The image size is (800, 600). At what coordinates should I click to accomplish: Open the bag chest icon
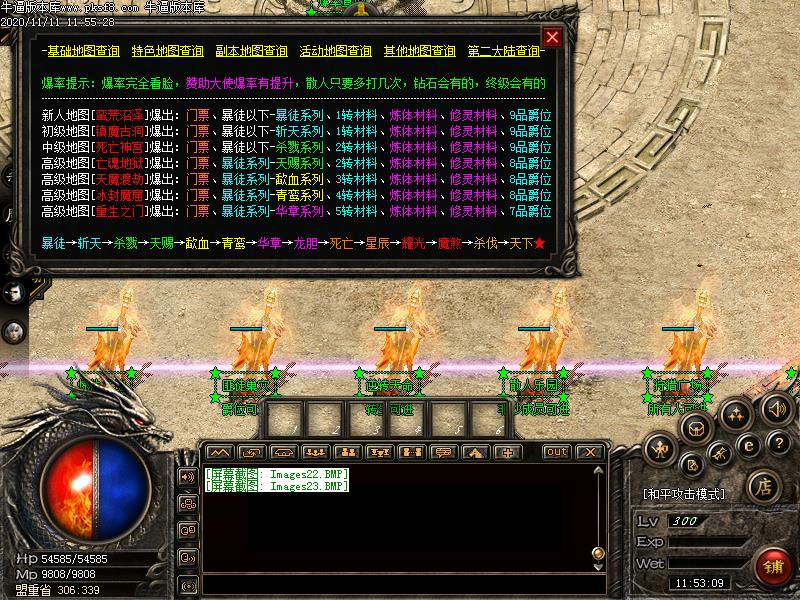[x=698, y=429]
